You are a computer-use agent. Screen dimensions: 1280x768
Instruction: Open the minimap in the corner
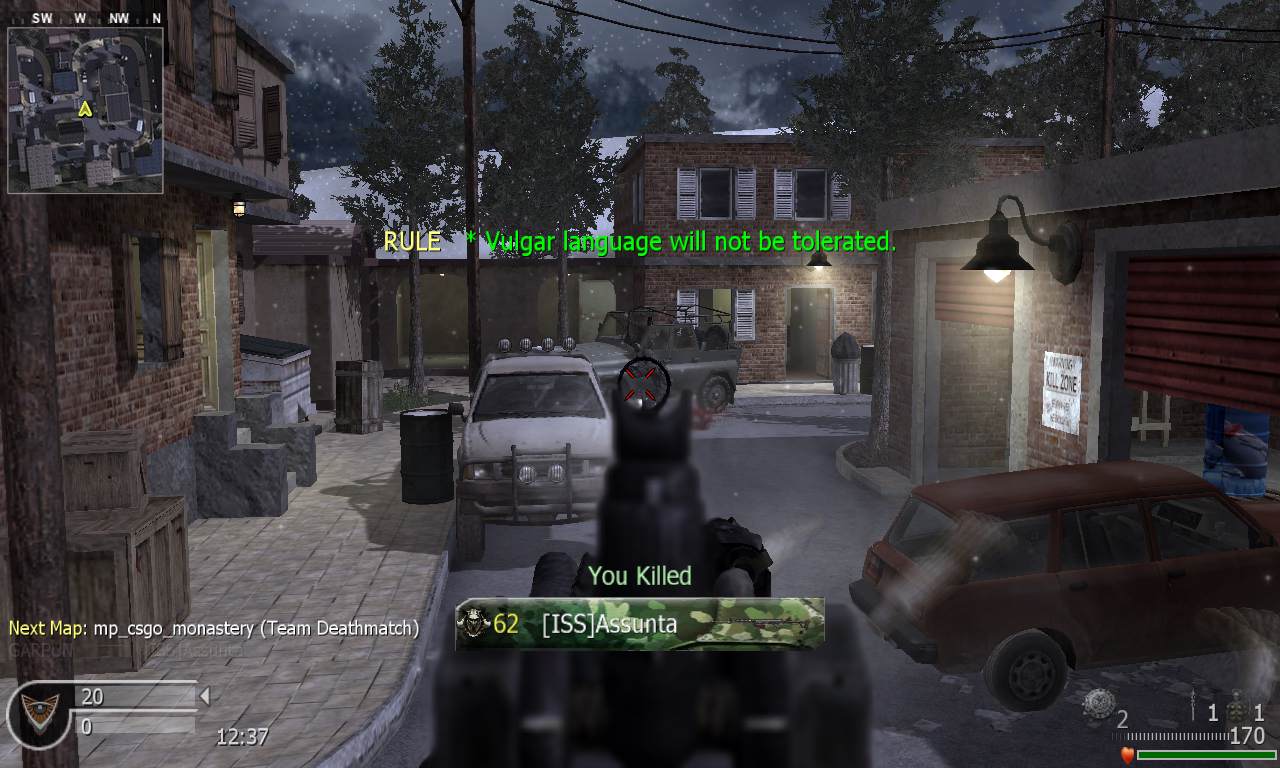(85, 110)
